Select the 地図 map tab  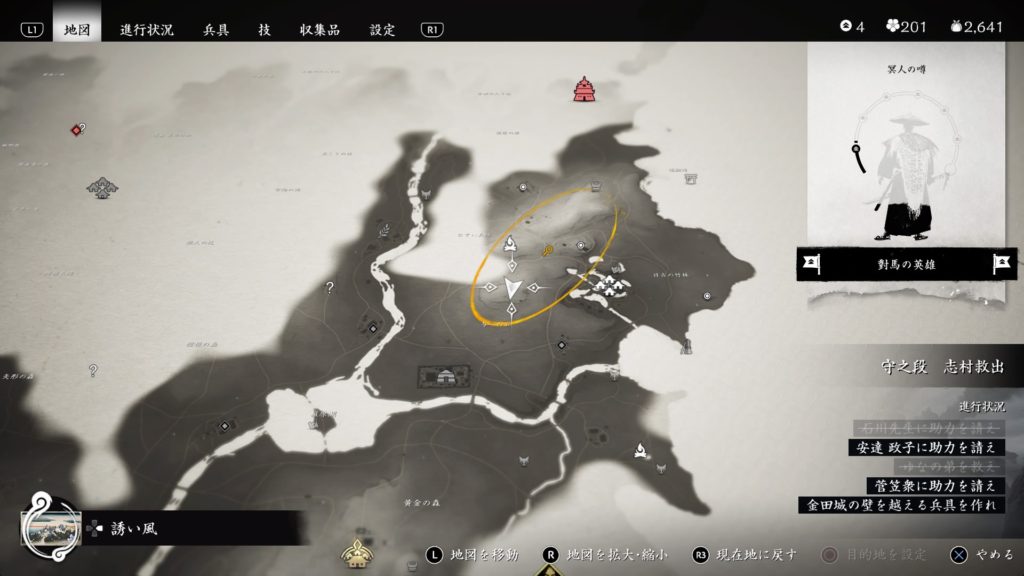point(77,29)
